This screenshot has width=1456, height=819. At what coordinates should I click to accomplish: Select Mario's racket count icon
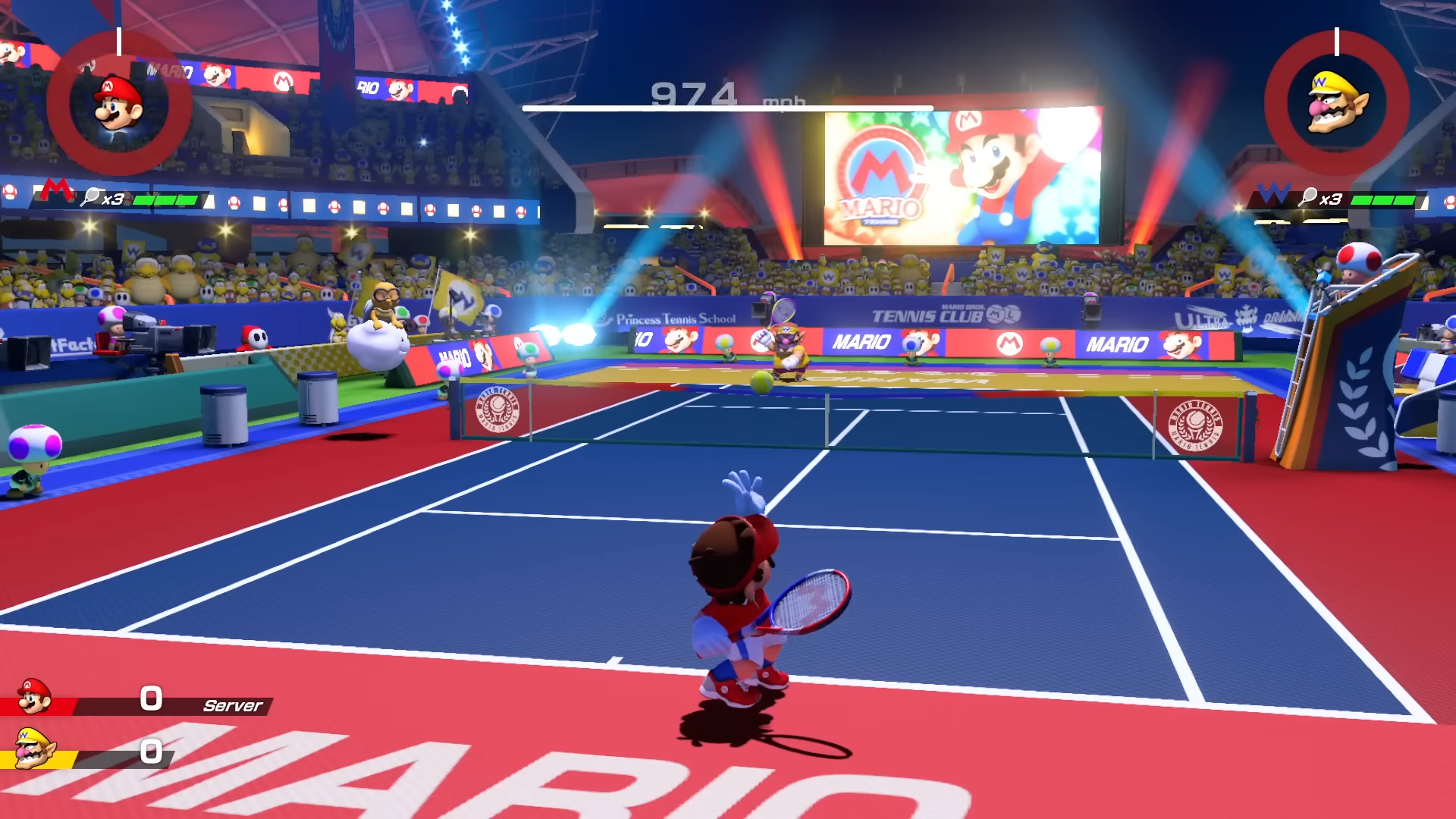coord(92,198)
